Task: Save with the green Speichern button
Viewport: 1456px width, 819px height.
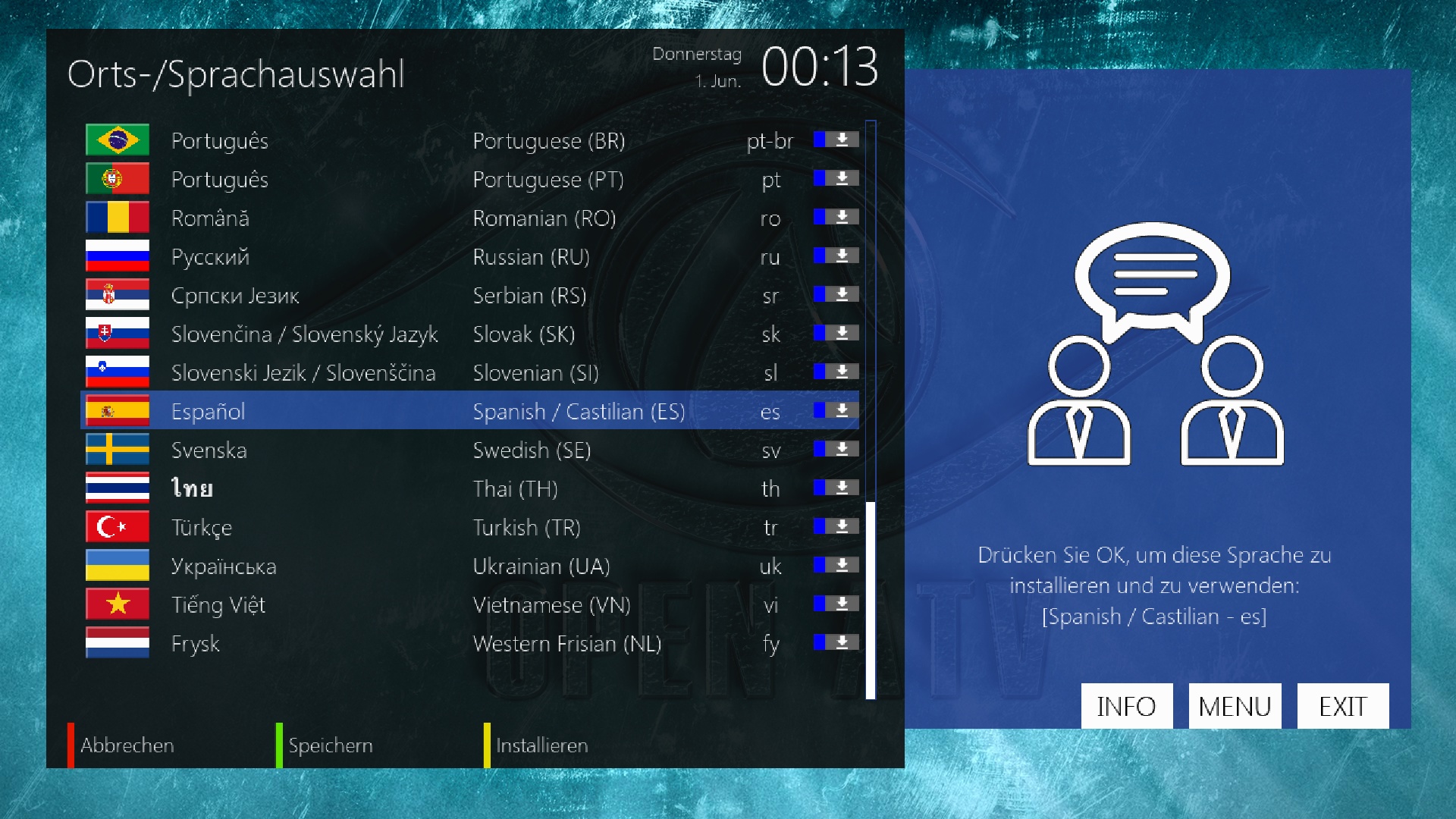Action: click(330, 745)
